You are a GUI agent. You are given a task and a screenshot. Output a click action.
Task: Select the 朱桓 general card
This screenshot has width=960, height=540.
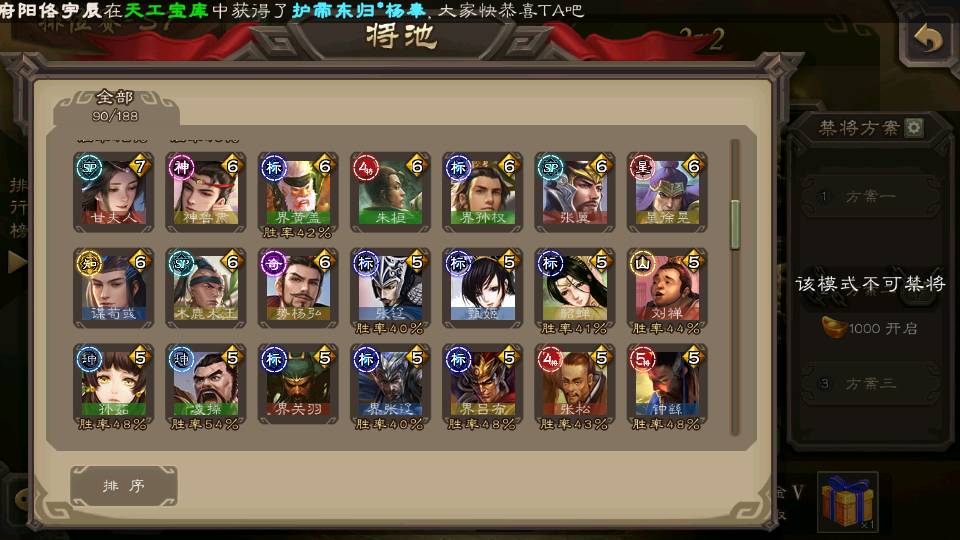tap(389, 193)
